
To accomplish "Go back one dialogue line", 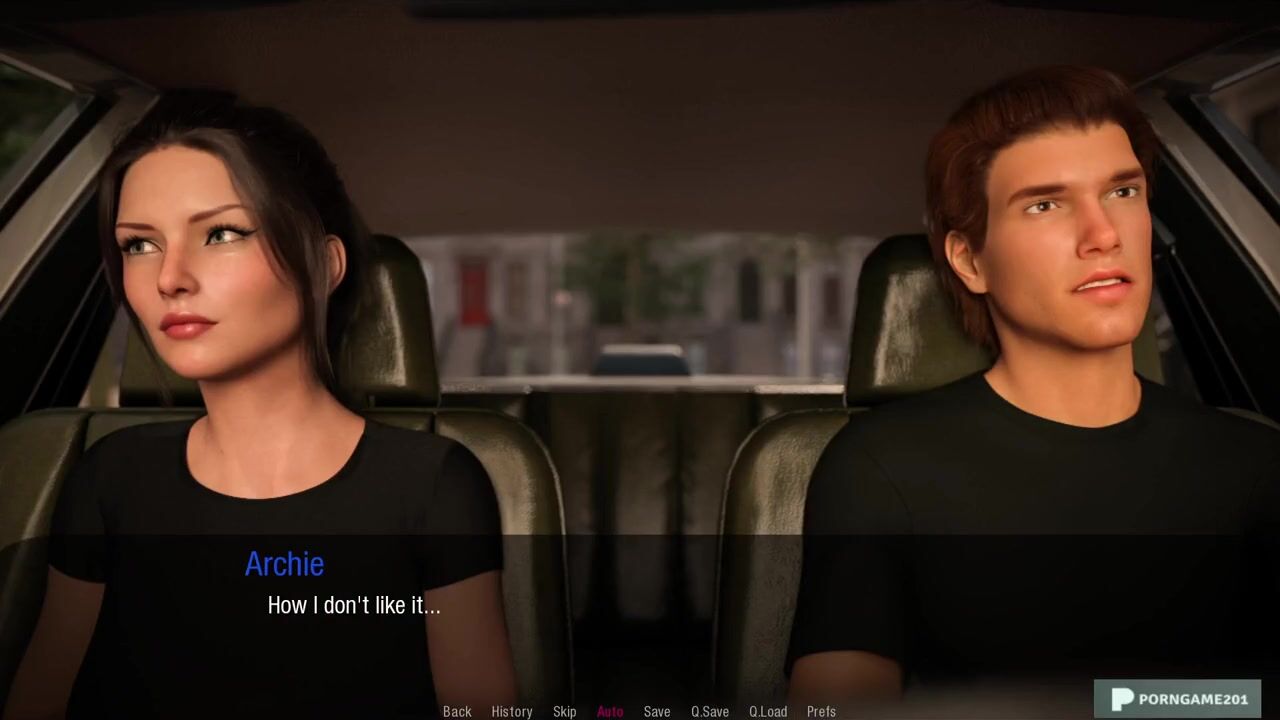I will [x=457, y=711].
